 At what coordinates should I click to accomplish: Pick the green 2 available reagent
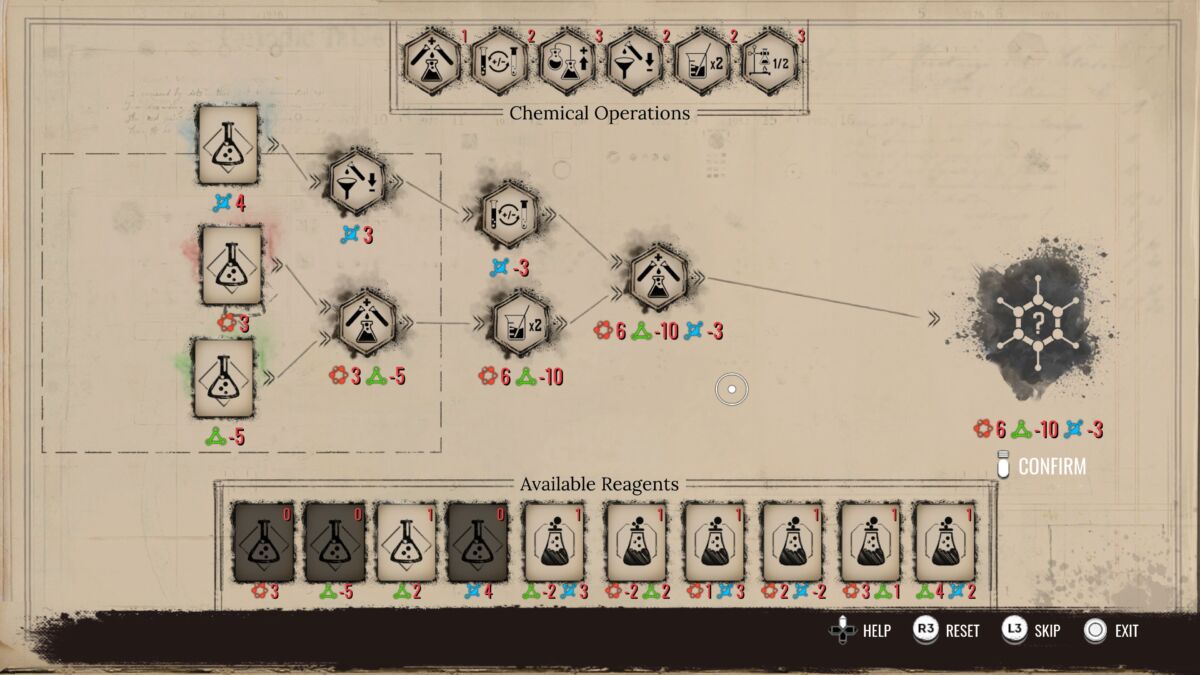[x=406, y=542]
